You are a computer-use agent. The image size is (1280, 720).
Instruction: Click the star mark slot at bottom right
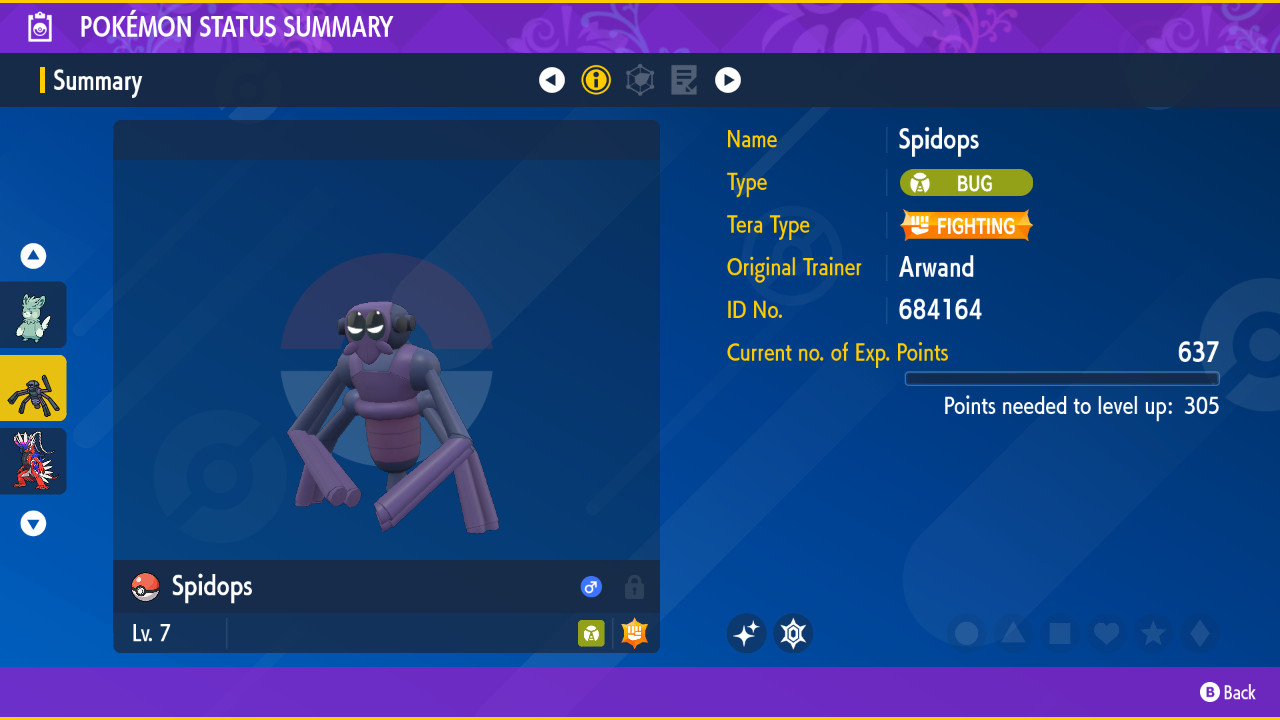tap(1153, 633)
